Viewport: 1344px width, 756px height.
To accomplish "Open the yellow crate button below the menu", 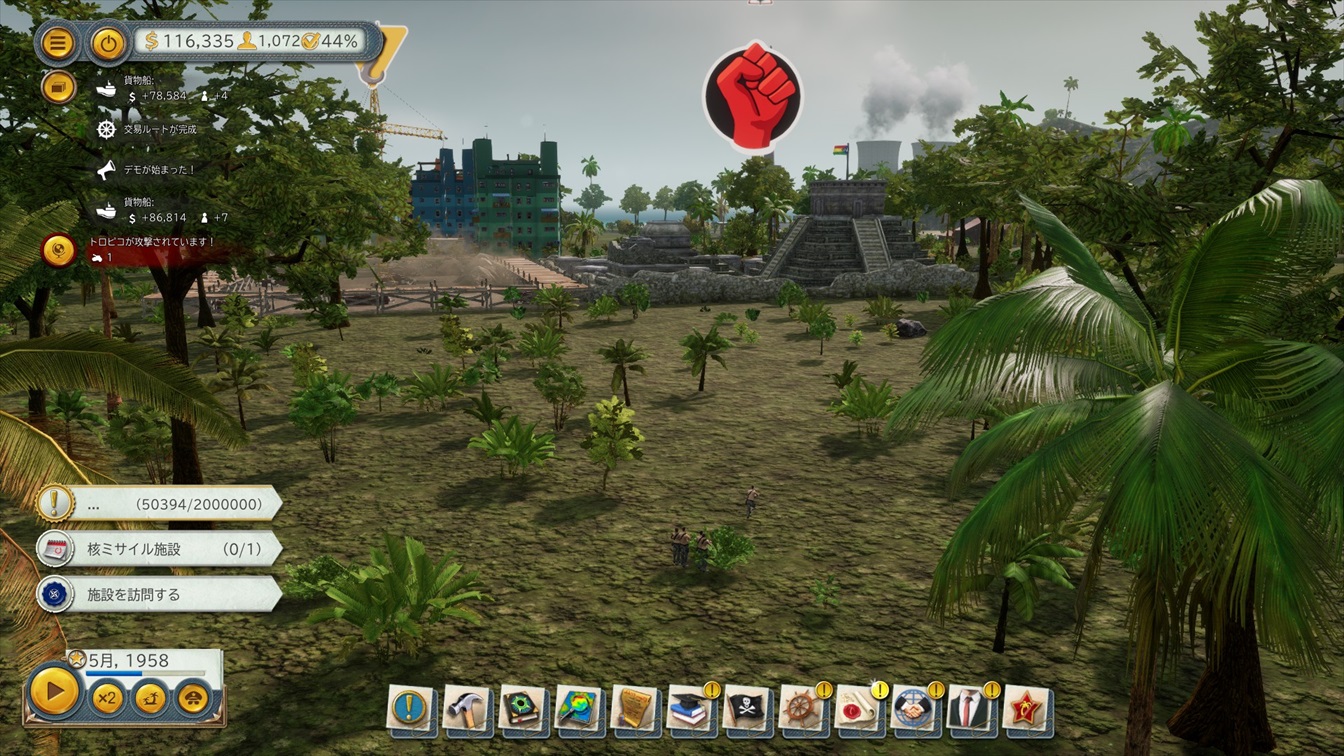I will click(58, 87).
